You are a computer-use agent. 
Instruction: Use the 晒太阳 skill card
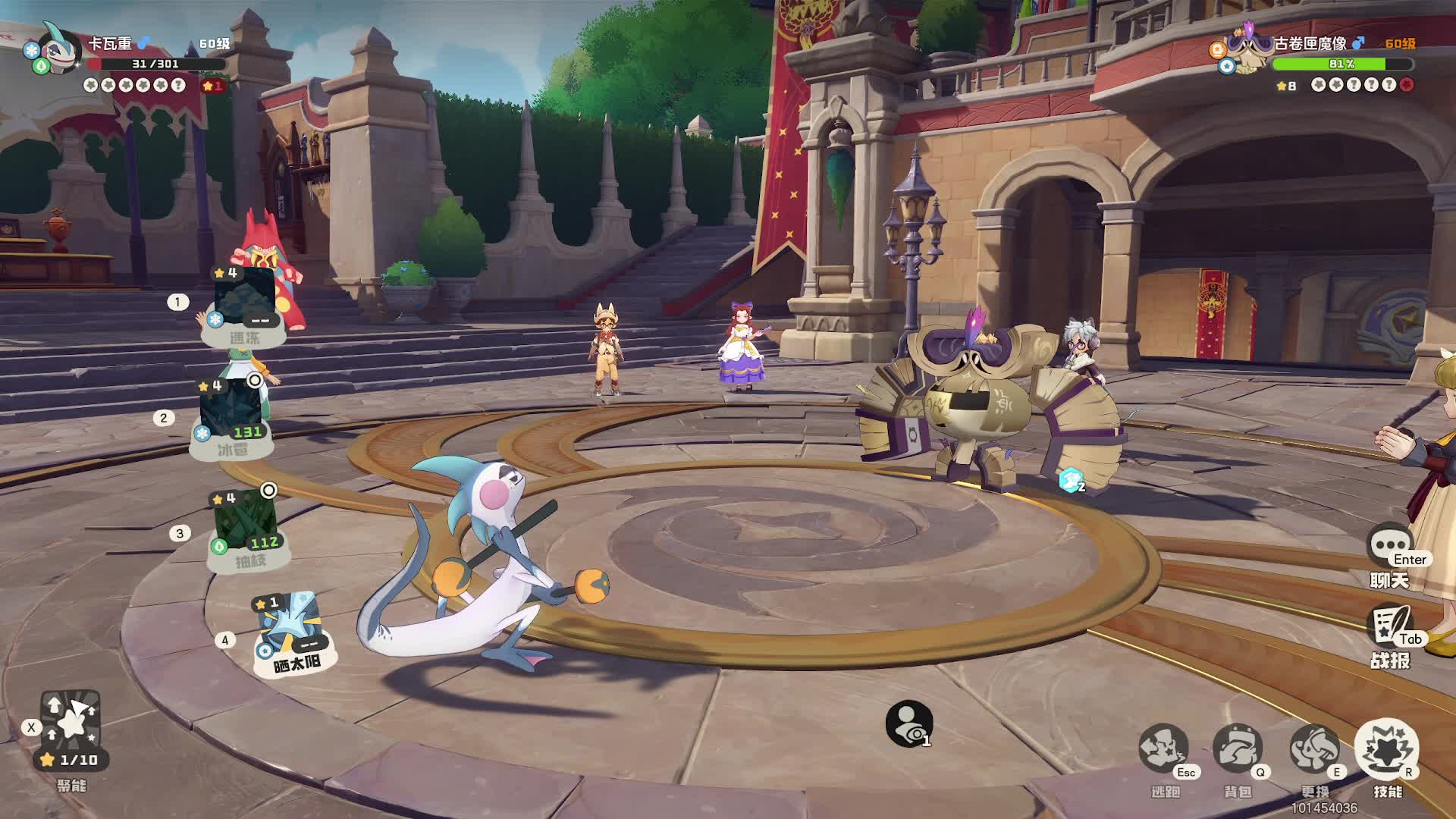click(x=292, y=633)
